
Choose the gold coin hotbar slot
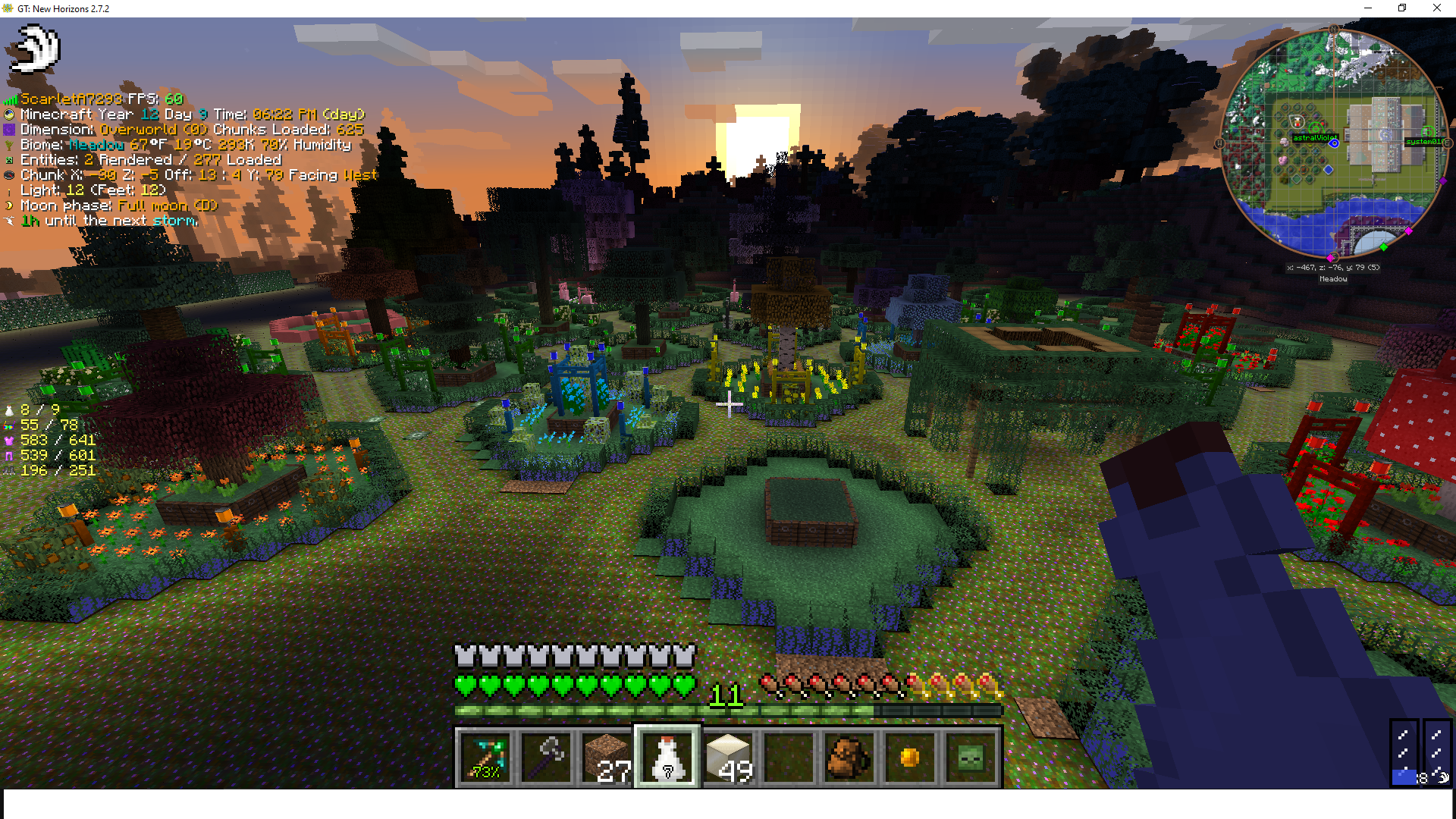(x=910, y=757)
